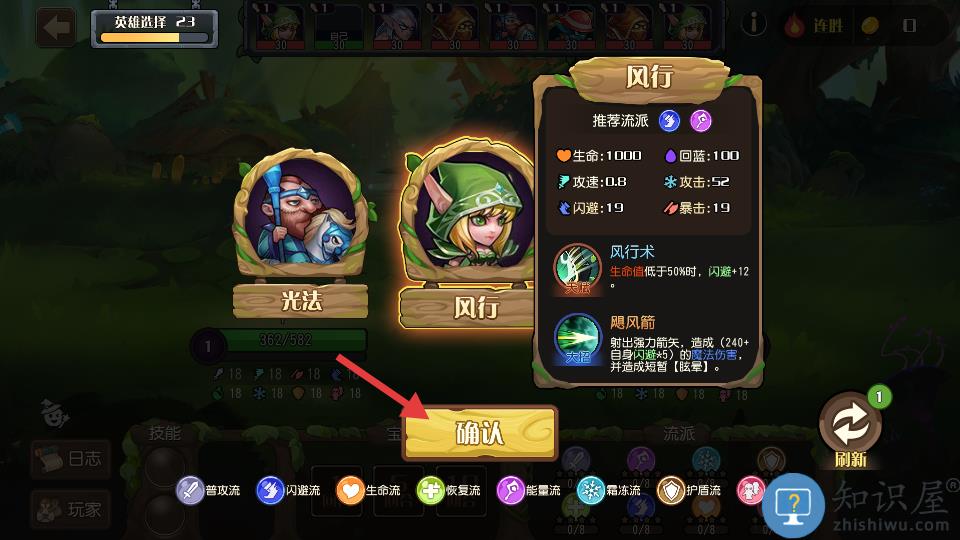Select the 护盾流 shield icon
Viewport: 960px width, 540px height.
coord(671,491)
